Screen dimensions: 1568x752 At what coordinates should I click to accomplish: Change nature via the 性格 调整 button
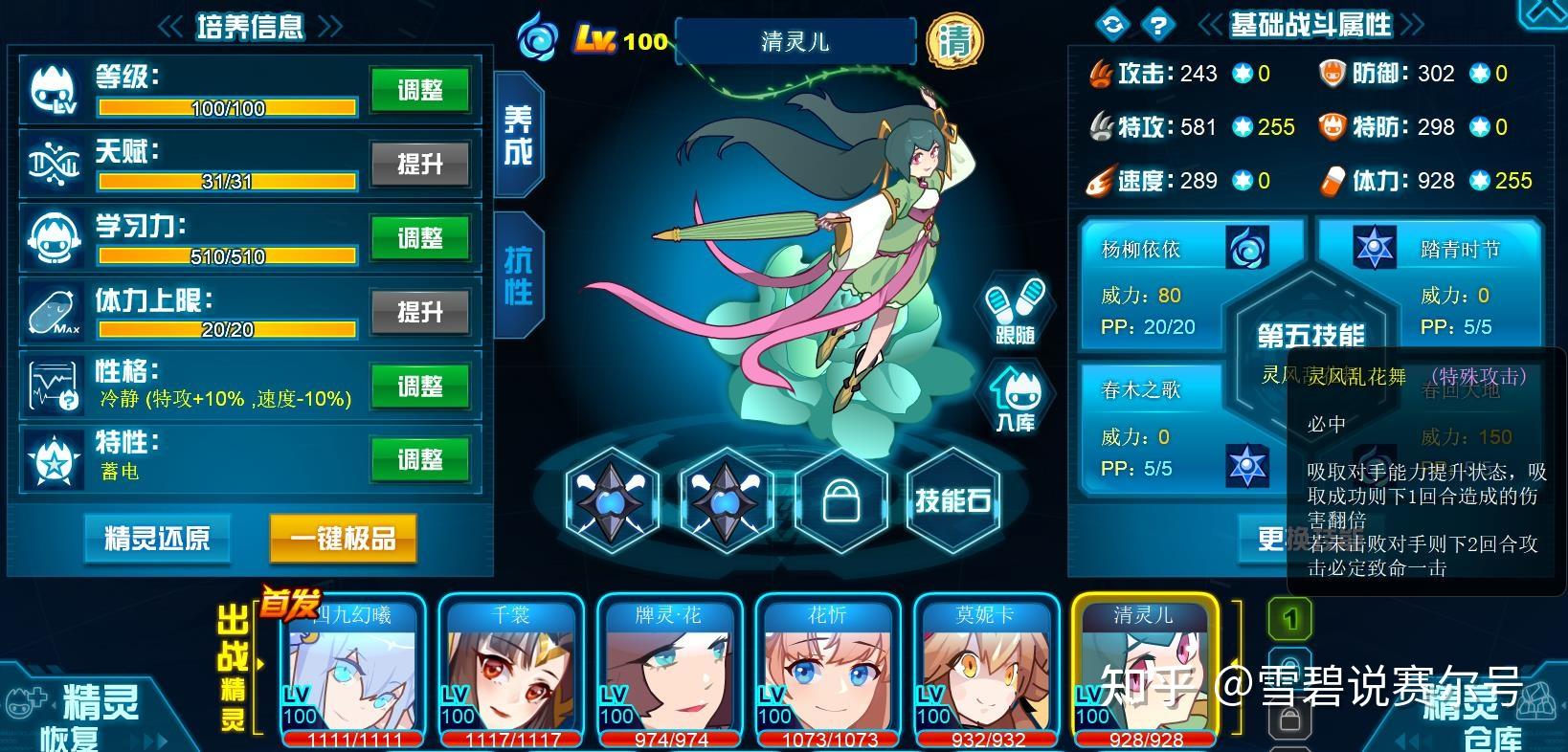coord(419,386)
